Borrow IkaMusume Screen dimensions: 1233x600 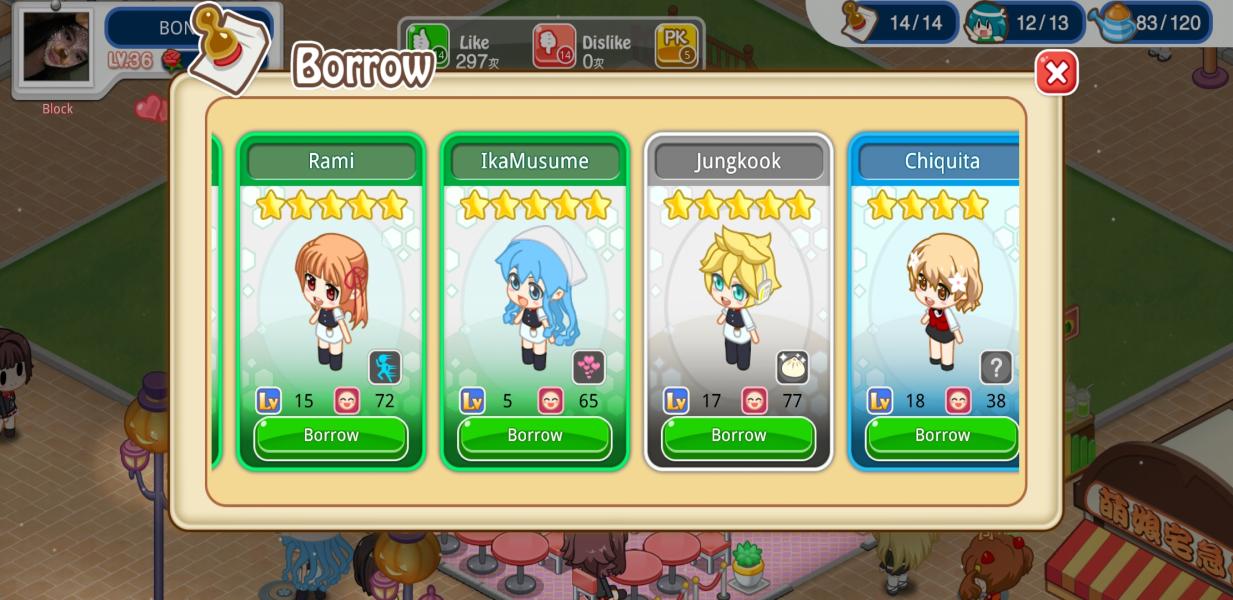click(535, 436)
